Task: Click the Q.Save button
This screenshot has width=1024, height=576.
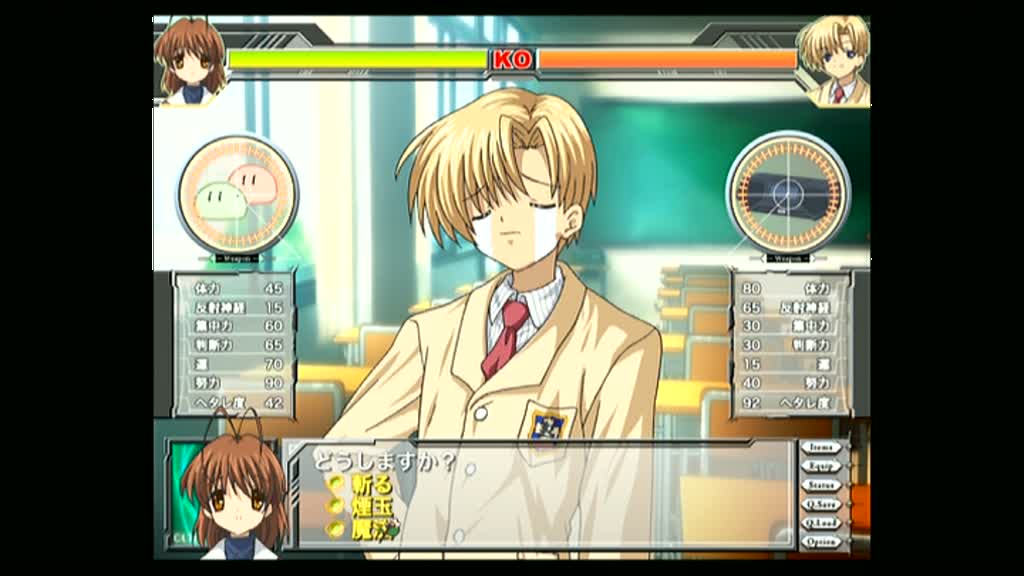Action: pos(821,504)
